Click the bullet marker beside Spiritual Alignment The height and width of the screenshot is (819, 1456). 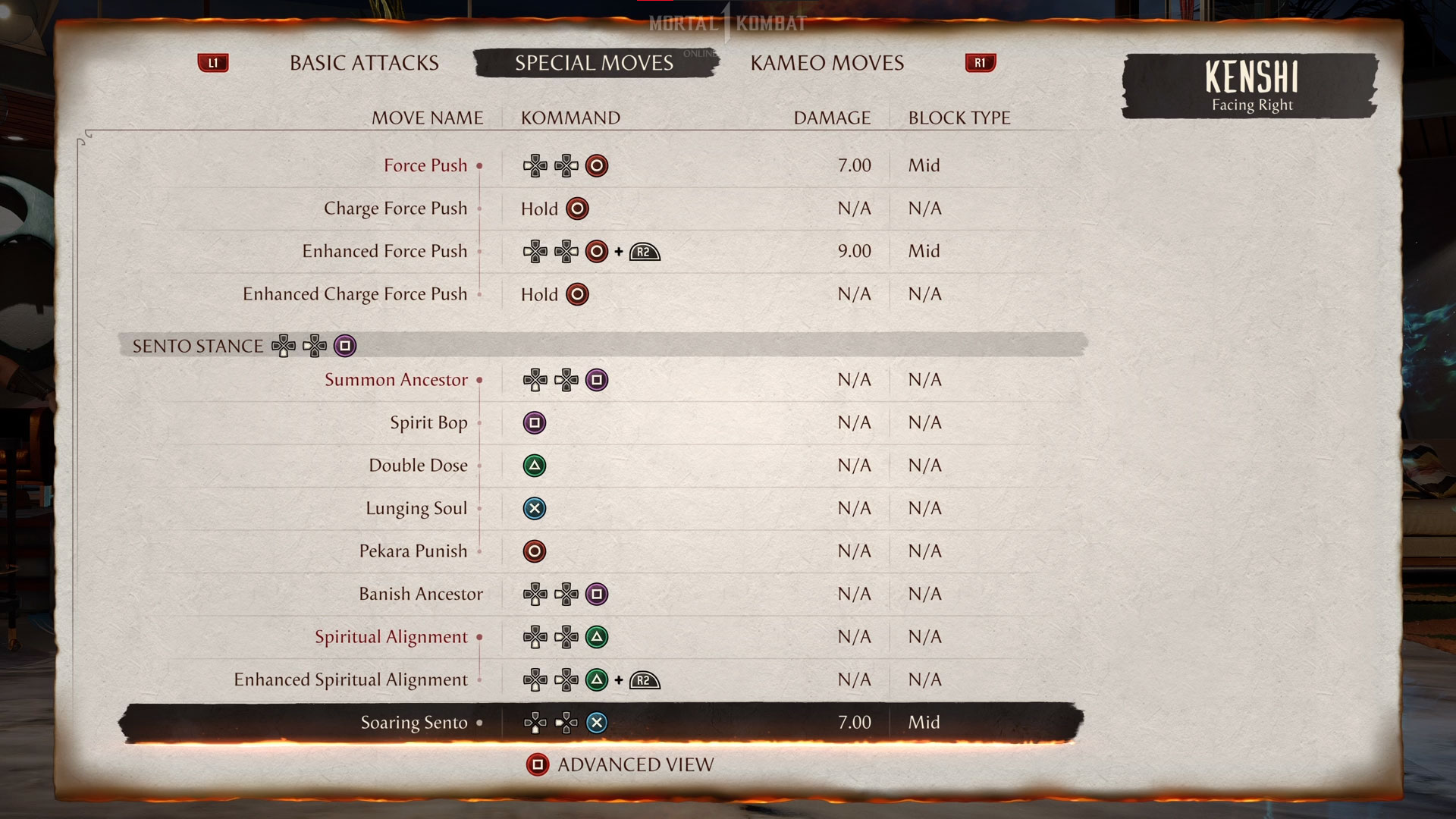point(481,638)
